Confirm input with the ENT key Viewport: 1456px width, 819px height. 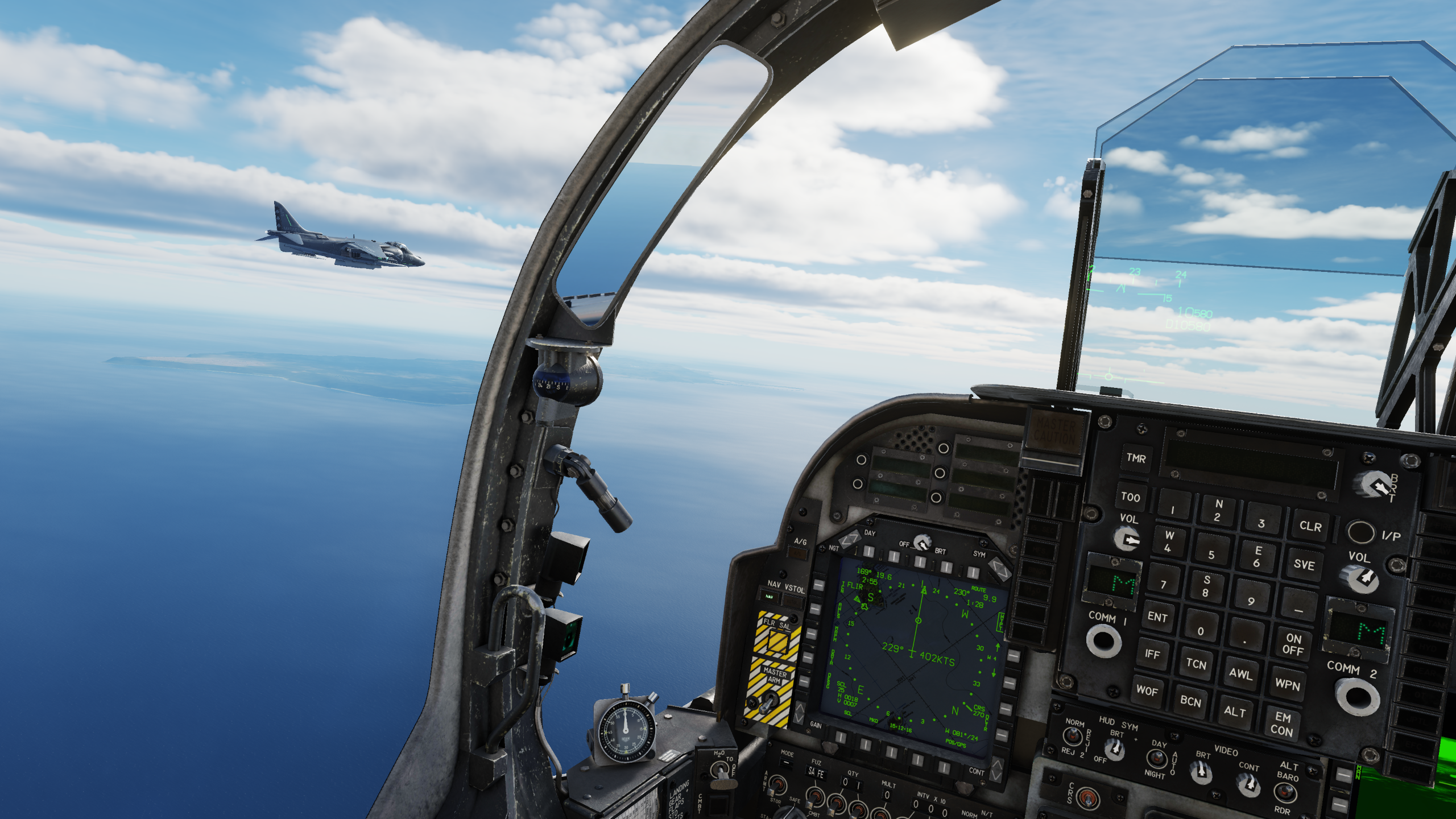[1157, 617]
